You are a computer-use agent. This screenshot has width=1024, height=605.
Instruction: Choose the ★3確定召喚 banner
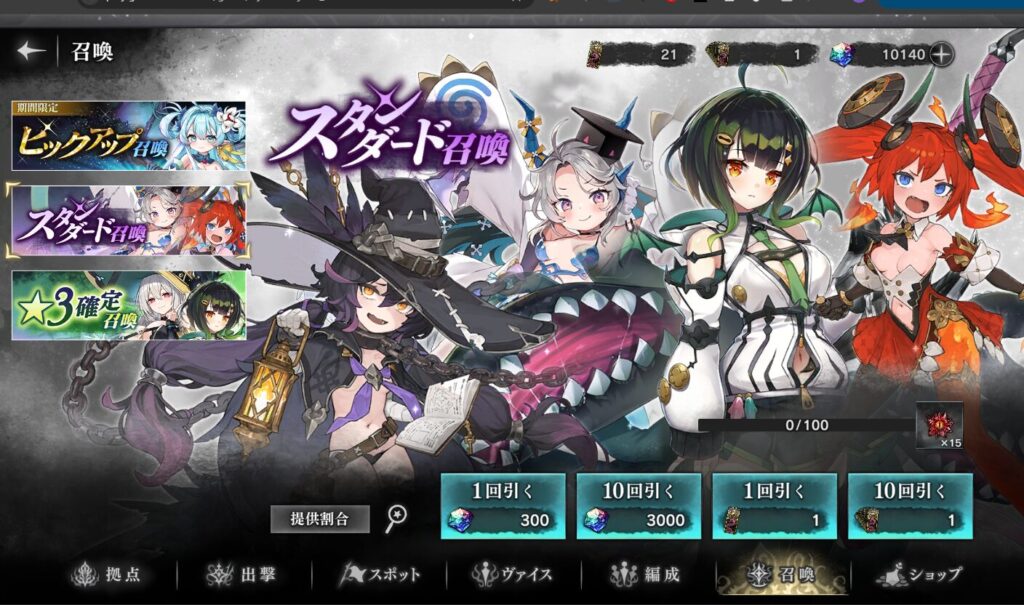pos(128,305)
